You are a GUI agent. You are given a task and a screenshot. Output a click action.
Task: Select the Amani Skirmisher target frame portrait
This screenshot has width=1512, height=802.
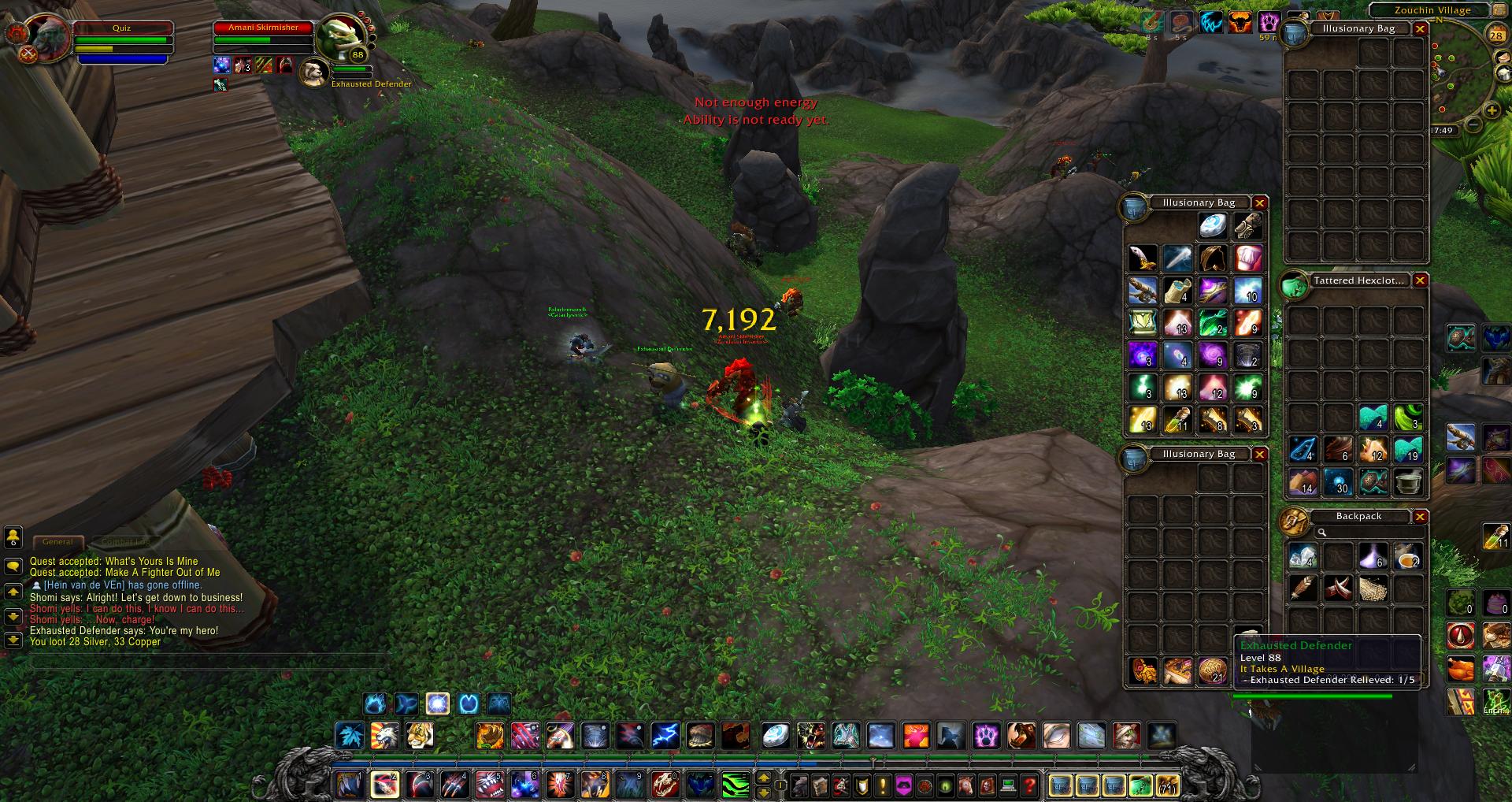tap(342, 35)
